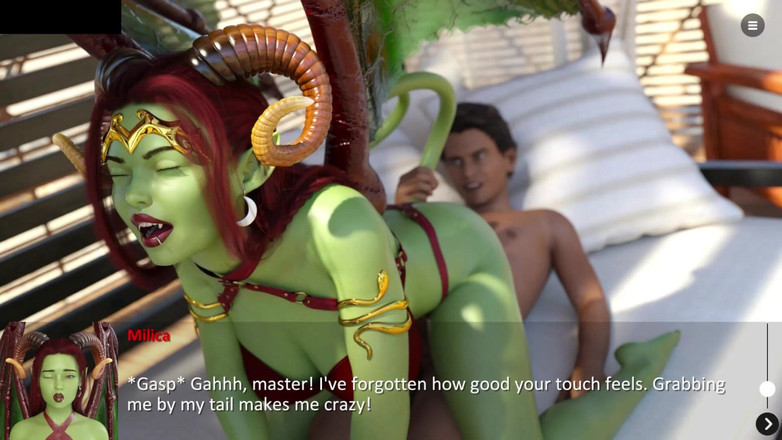Click the vertical slider handle beside the dialogue
Screen dimensions: 782x440
coord(767,388)
